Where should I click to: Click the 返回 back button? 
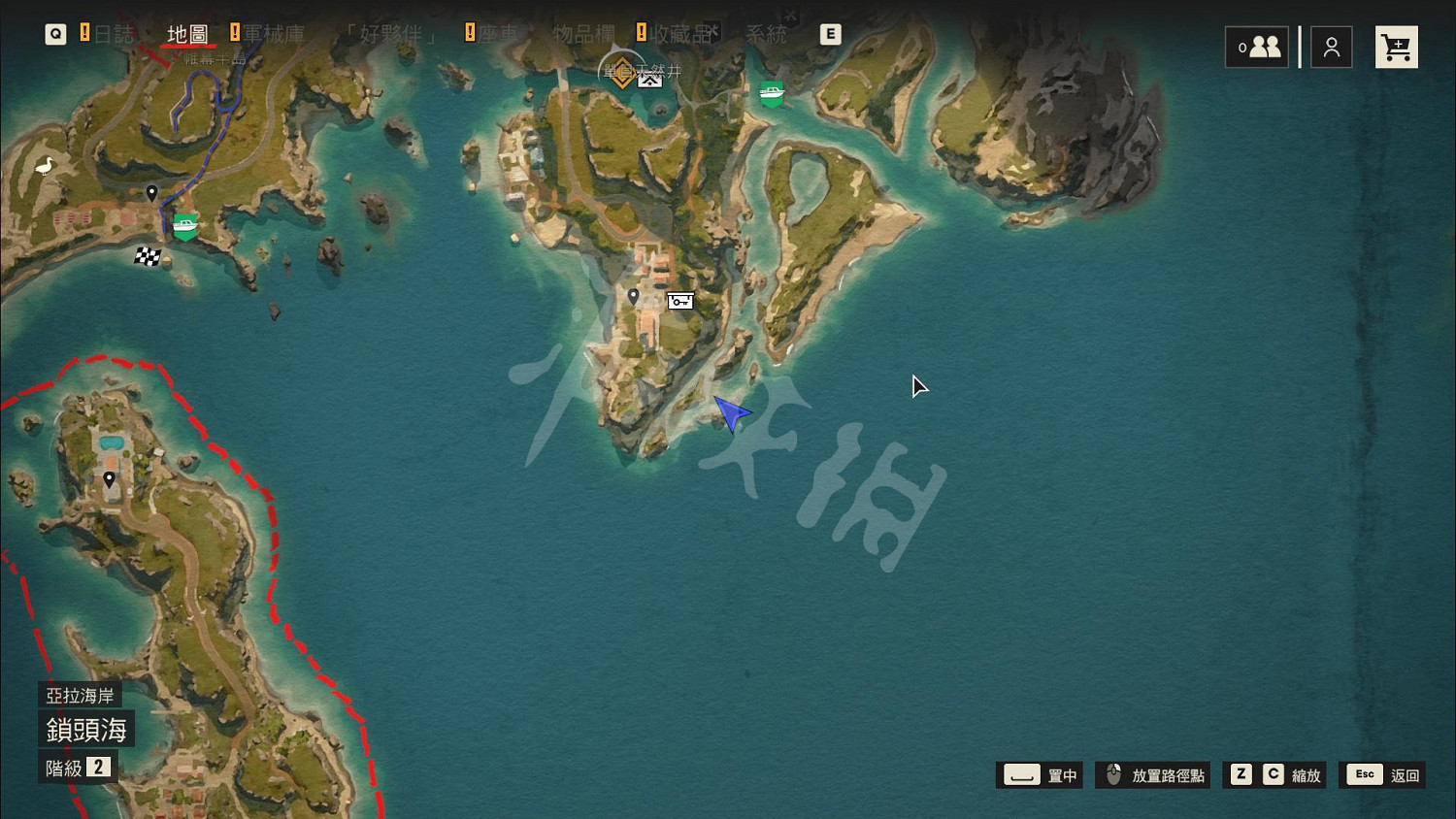click(x=1382, y=774)
